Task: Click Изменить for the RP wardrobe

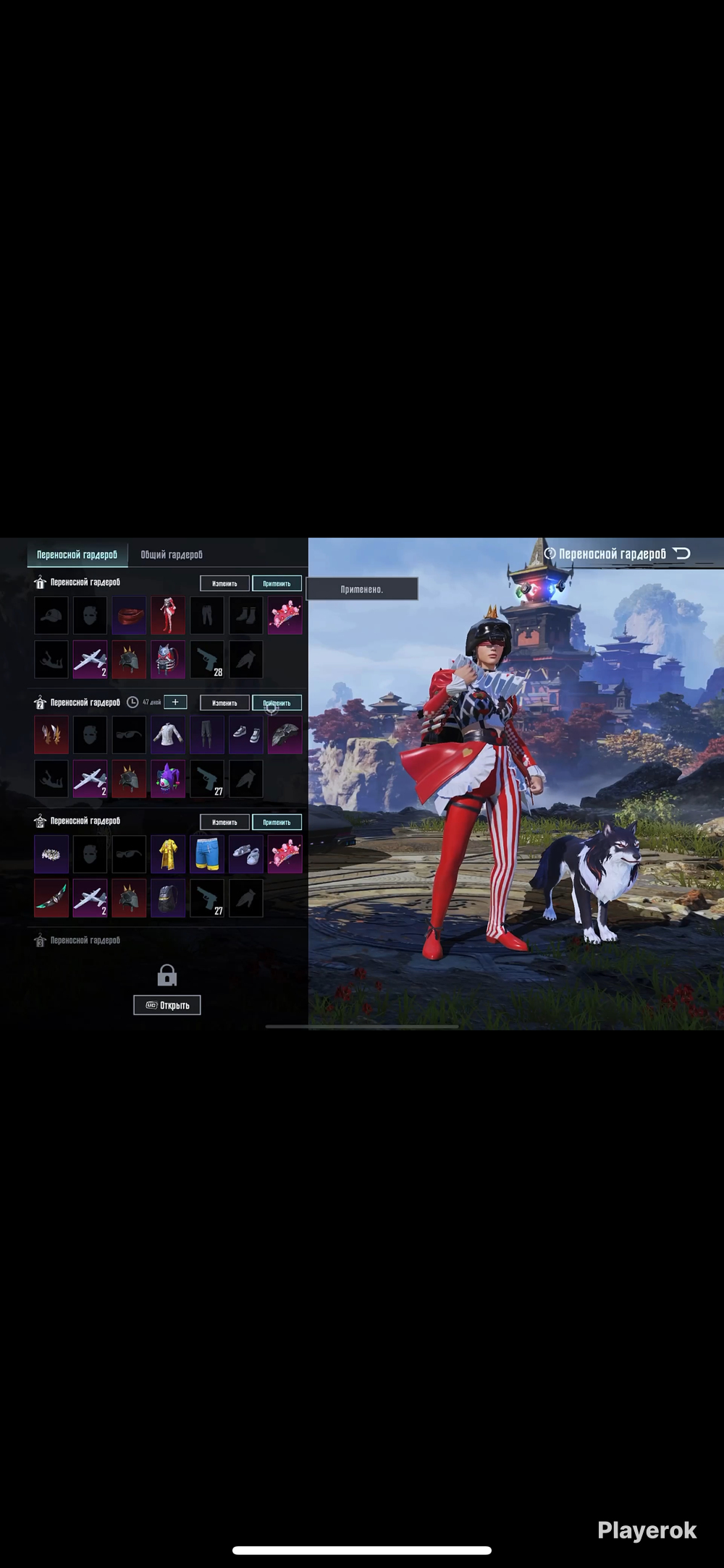Action: 224,822
